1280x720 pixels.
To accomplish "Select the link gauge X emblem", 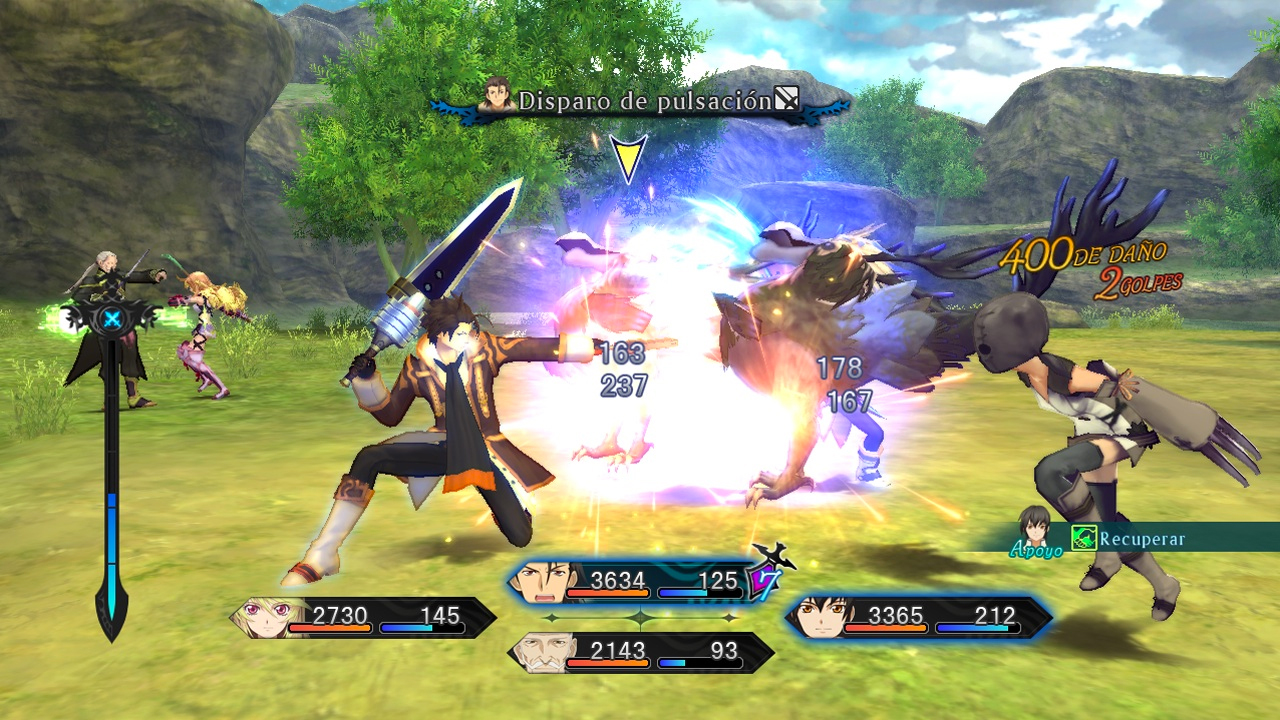I will pyautogui.click(x=112, y=320).
